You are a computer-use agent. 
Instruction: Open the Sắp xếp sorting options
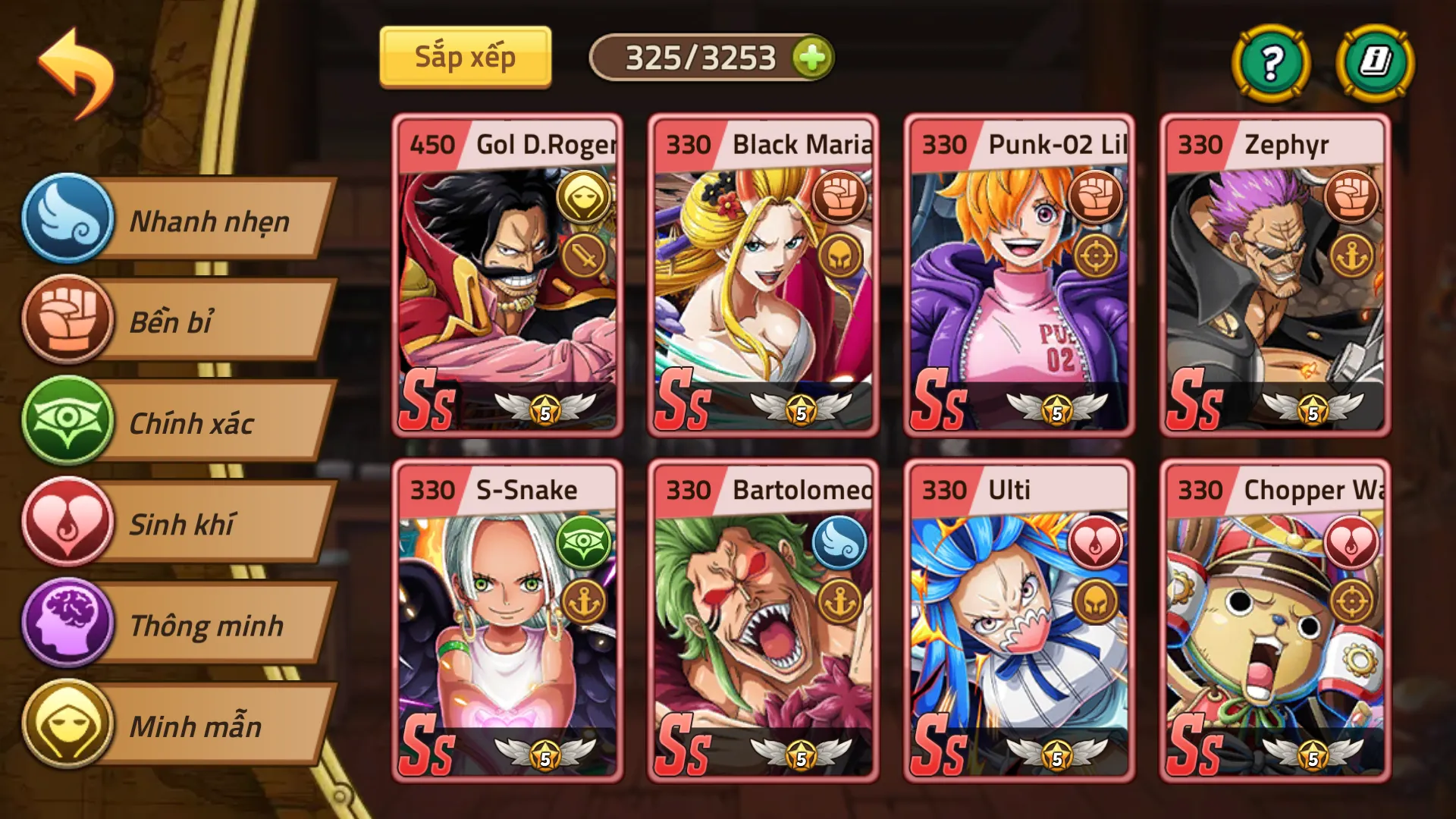tap(465, 56)
